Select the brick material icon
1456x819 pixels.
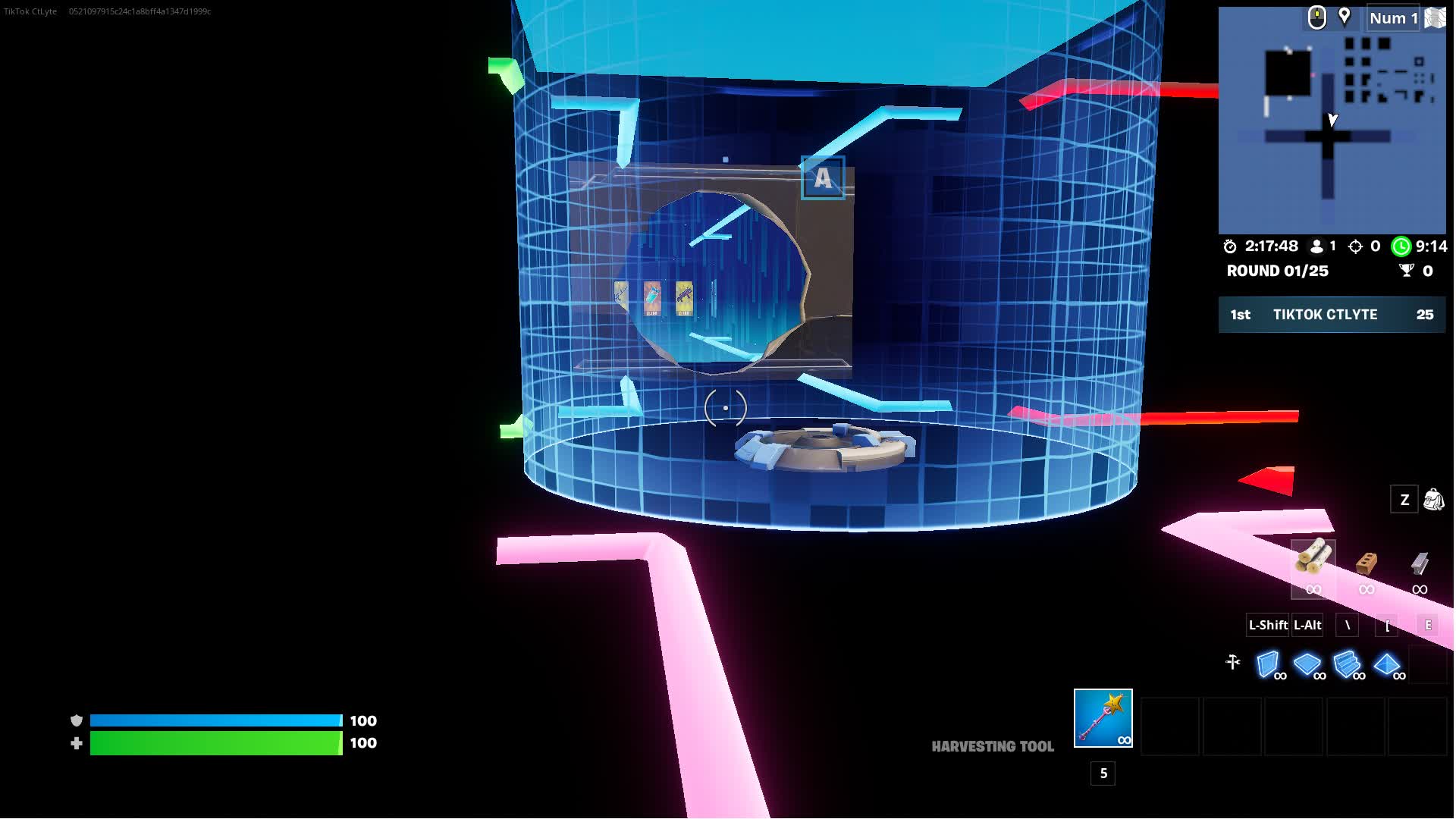pos(1365,565)
